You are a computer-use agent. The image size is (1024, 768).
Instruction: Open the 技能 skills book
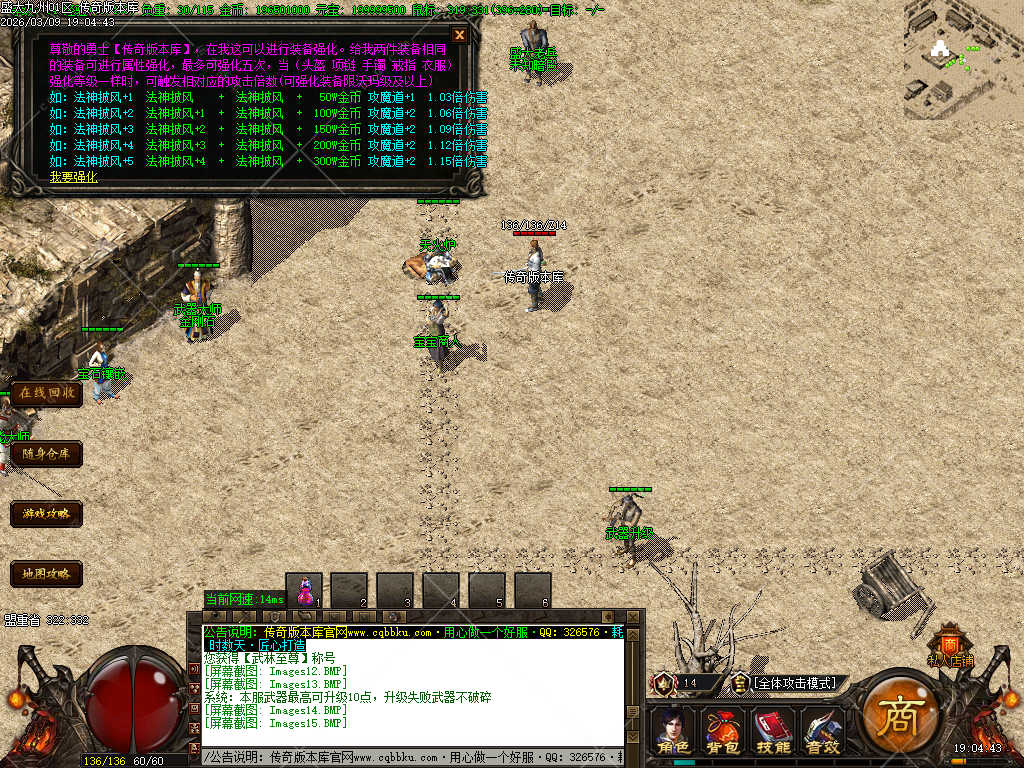tap(773, 730)
